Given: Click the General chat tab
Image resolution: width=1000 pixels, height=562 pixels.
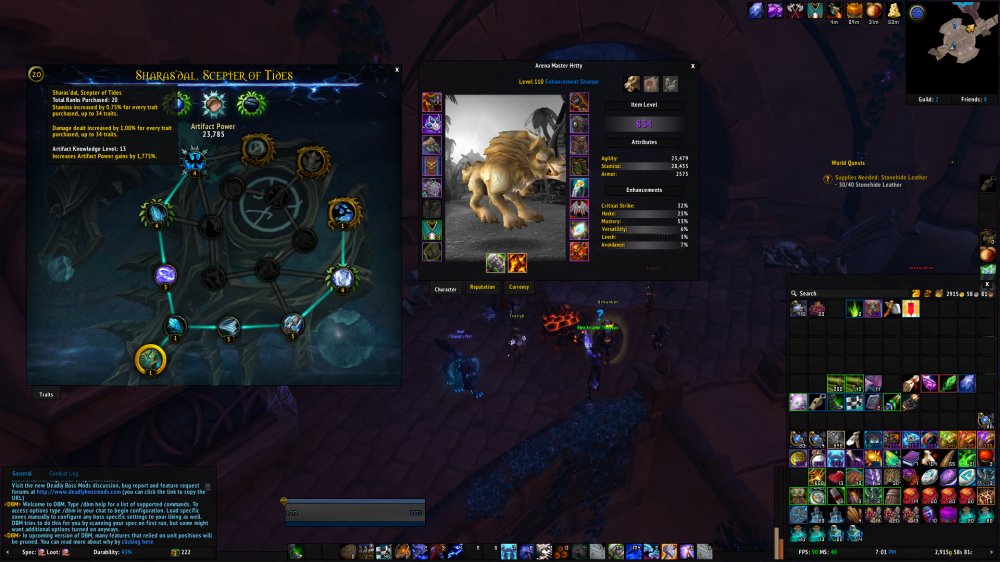Looking at the screenshot, I should [21, 473].
